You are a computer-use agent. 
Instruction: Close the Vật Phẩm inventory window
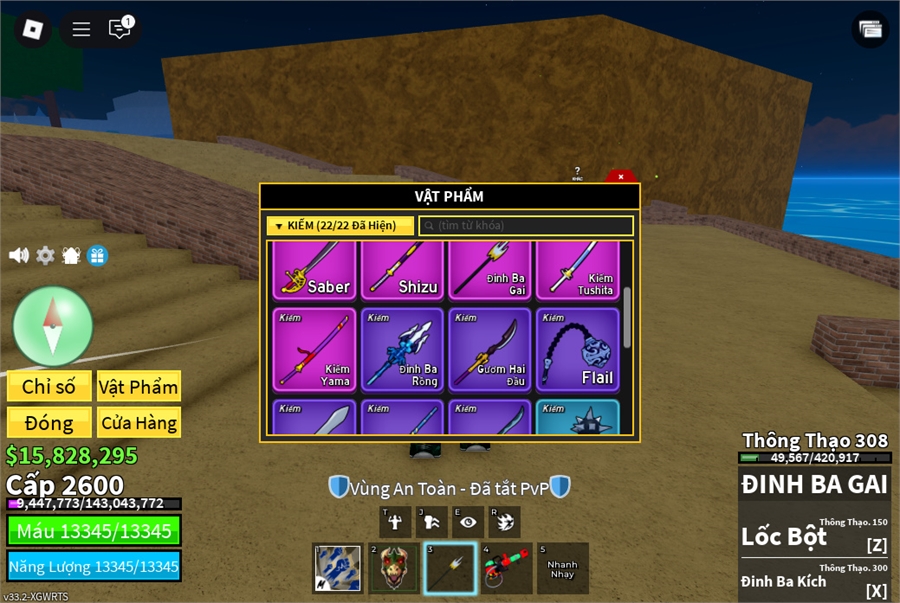pyautogui.click(x=621, y=177)
